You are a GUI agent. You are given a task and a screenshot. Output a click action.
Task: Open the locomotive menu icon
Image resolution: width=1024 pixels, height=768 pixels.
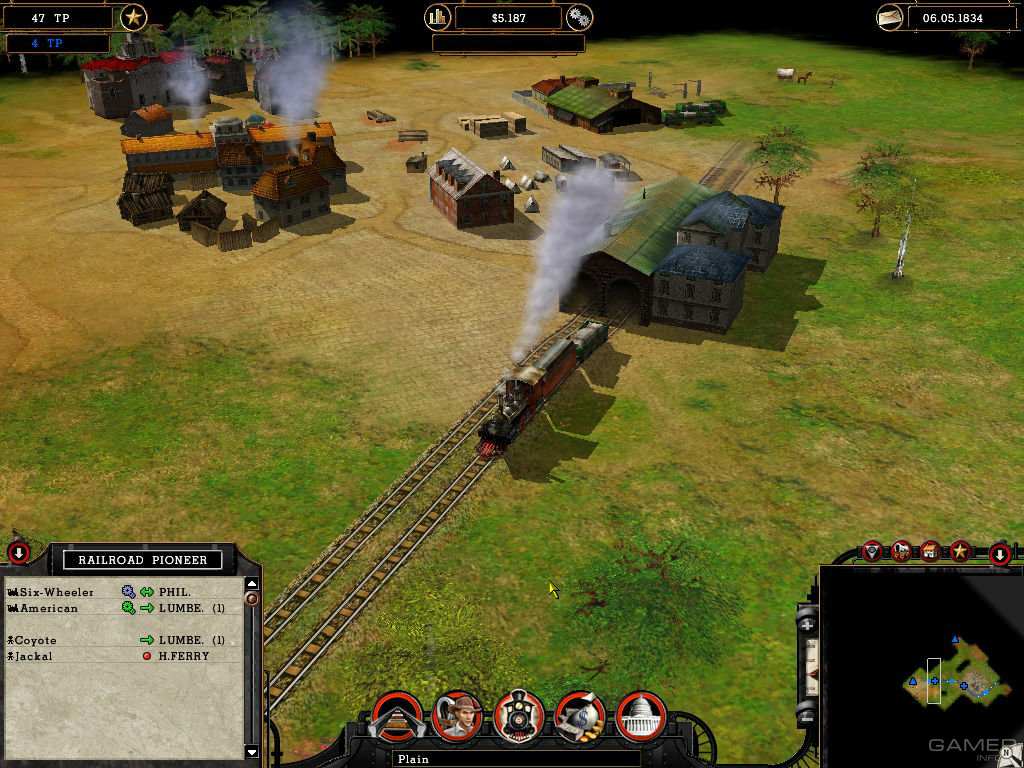coord(519,716)
